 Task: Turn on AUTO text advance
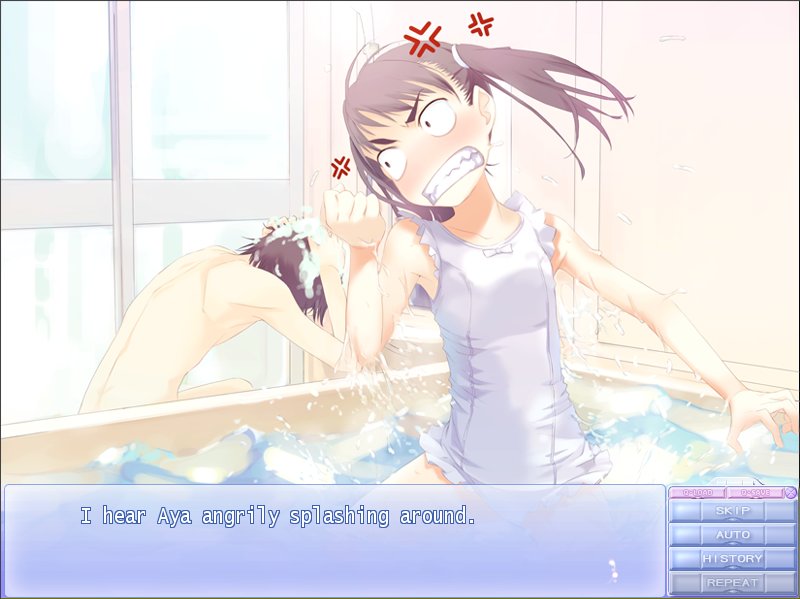[x=732, y=535]
